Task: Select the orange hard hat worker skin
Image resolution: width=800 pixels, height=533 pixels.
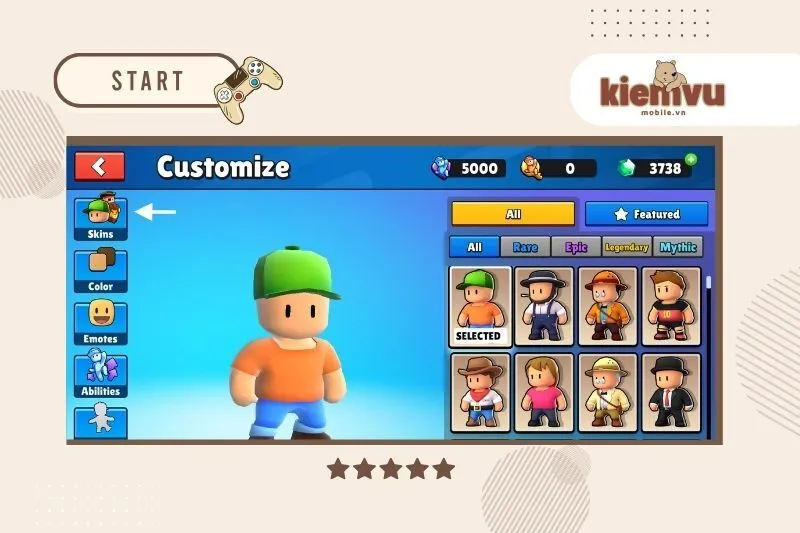Action: tap(607, 305)
